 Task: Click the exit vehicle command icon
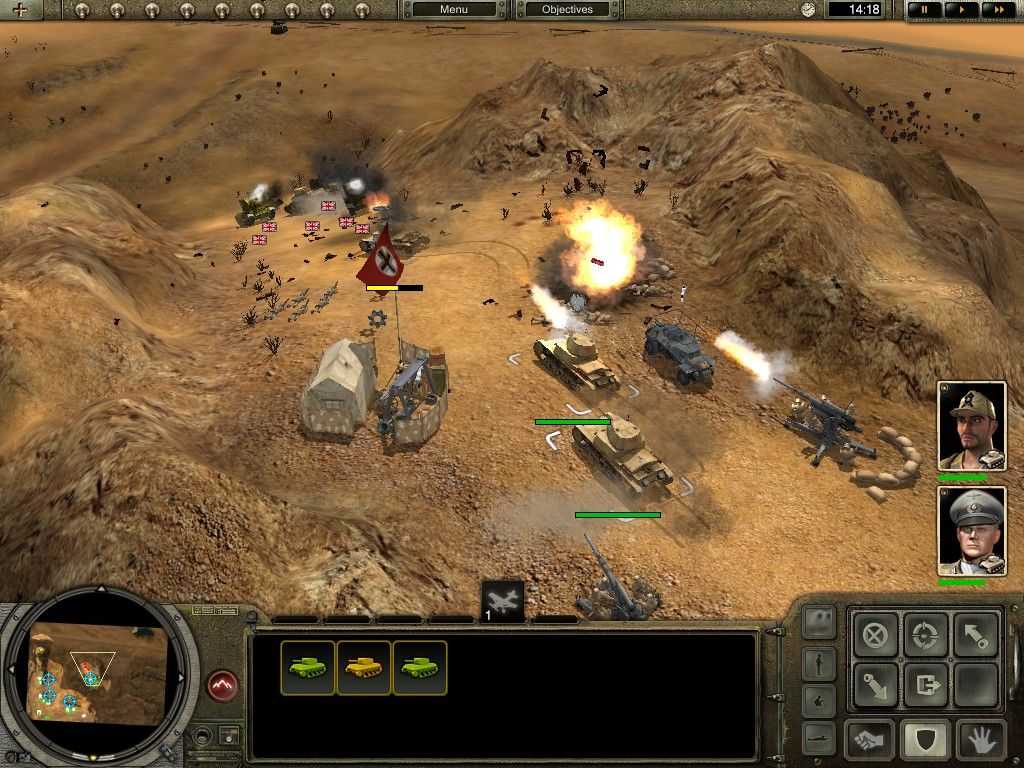[926, 684]
